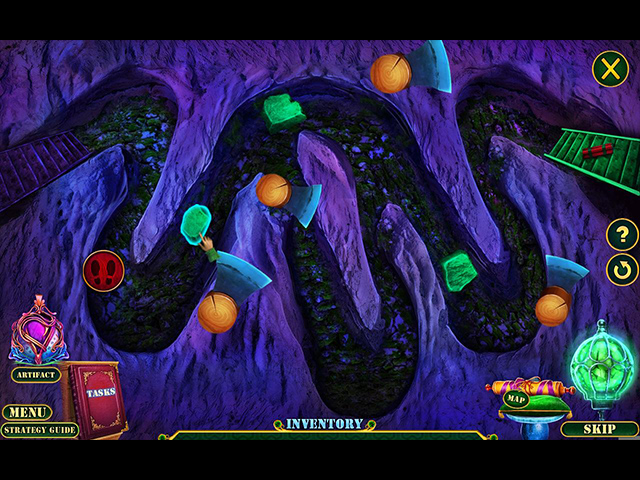Skip the maze puzzle

click(600, 429)
